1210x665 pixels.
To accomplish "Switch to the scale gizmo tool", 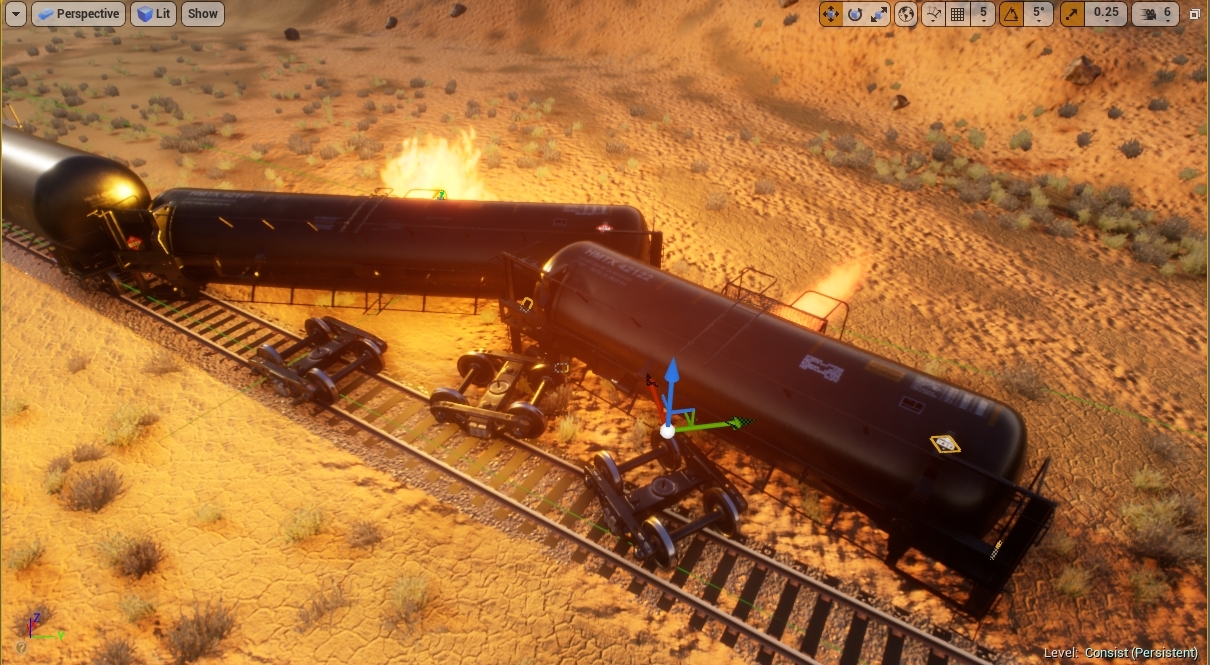I will coord(879,14).
